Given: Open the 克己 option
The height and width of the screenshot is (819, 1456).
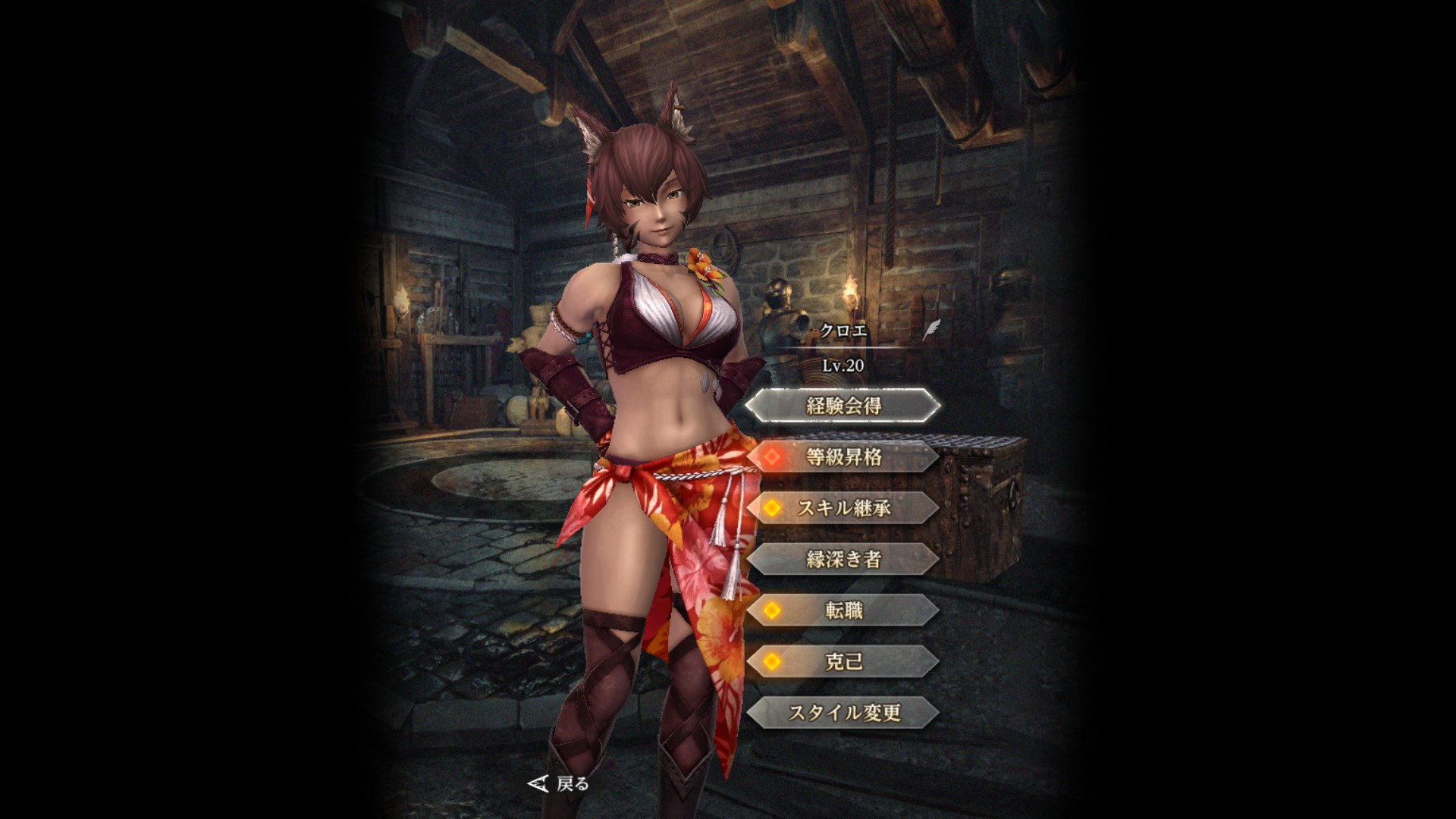Looking at the screenshot, I should [x=843, y=661].
